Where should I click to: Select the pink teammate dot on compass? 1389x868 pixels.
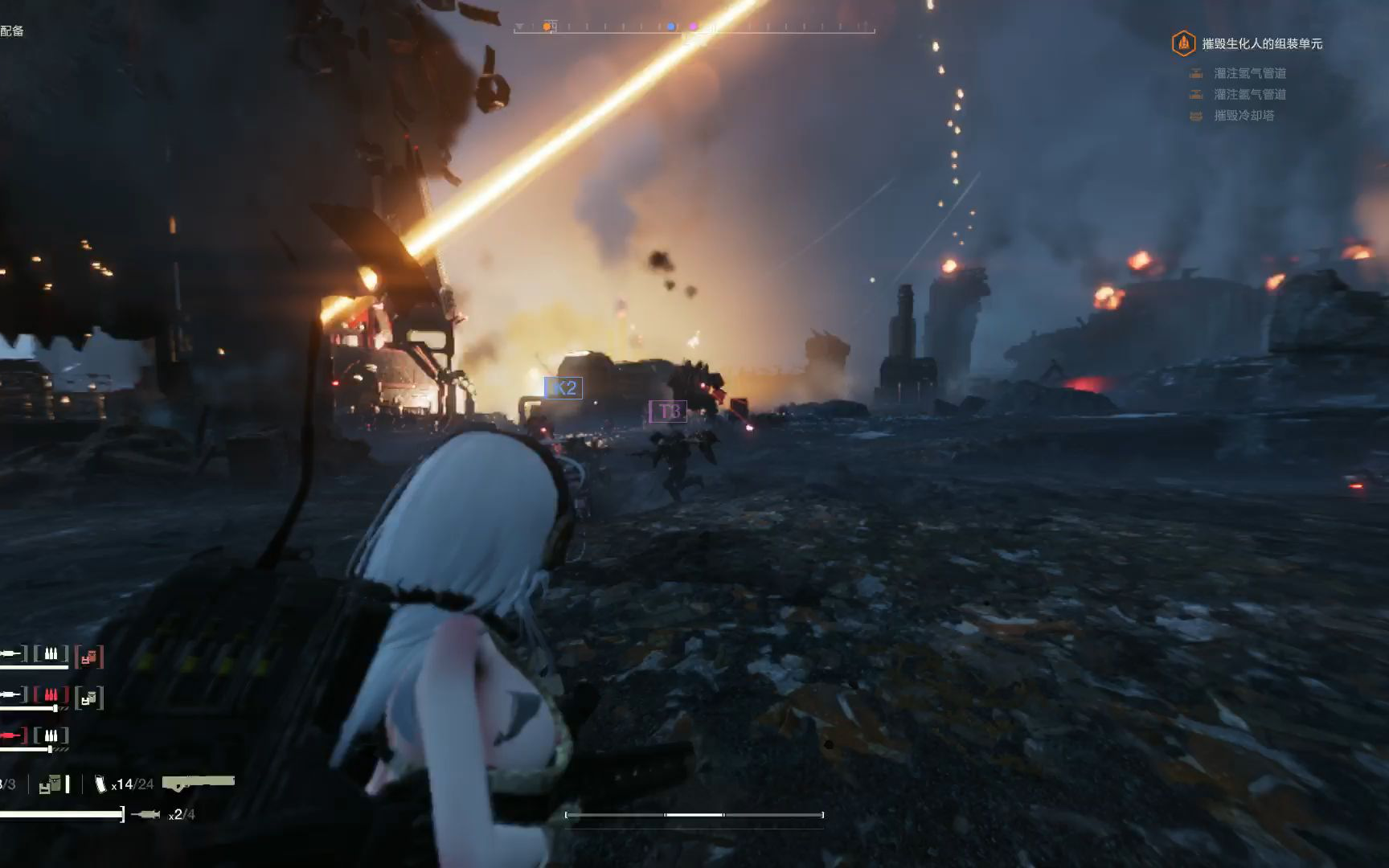click(694, 27)
